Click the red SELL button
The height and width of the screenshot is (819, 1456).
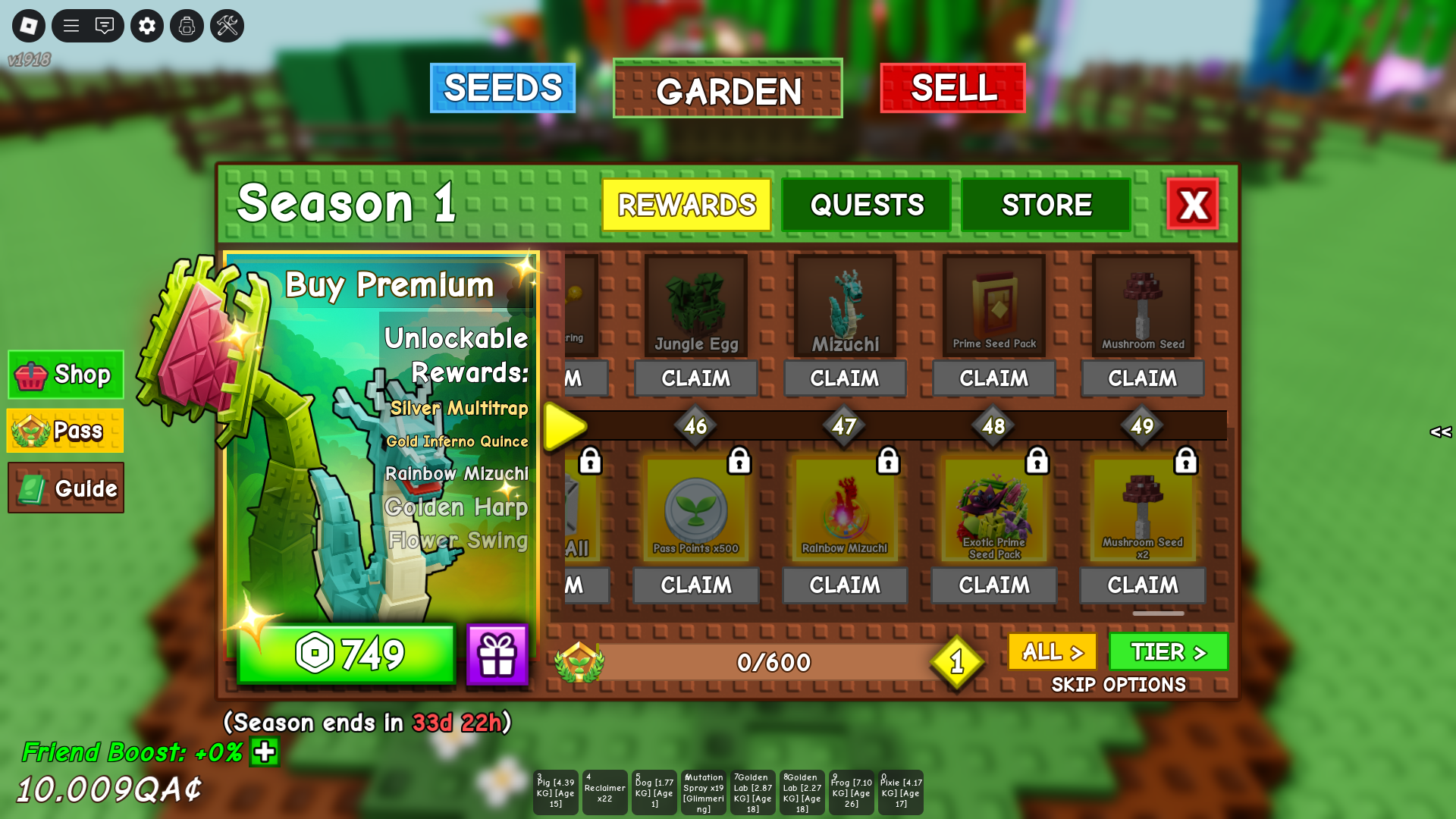coord(952,88)
